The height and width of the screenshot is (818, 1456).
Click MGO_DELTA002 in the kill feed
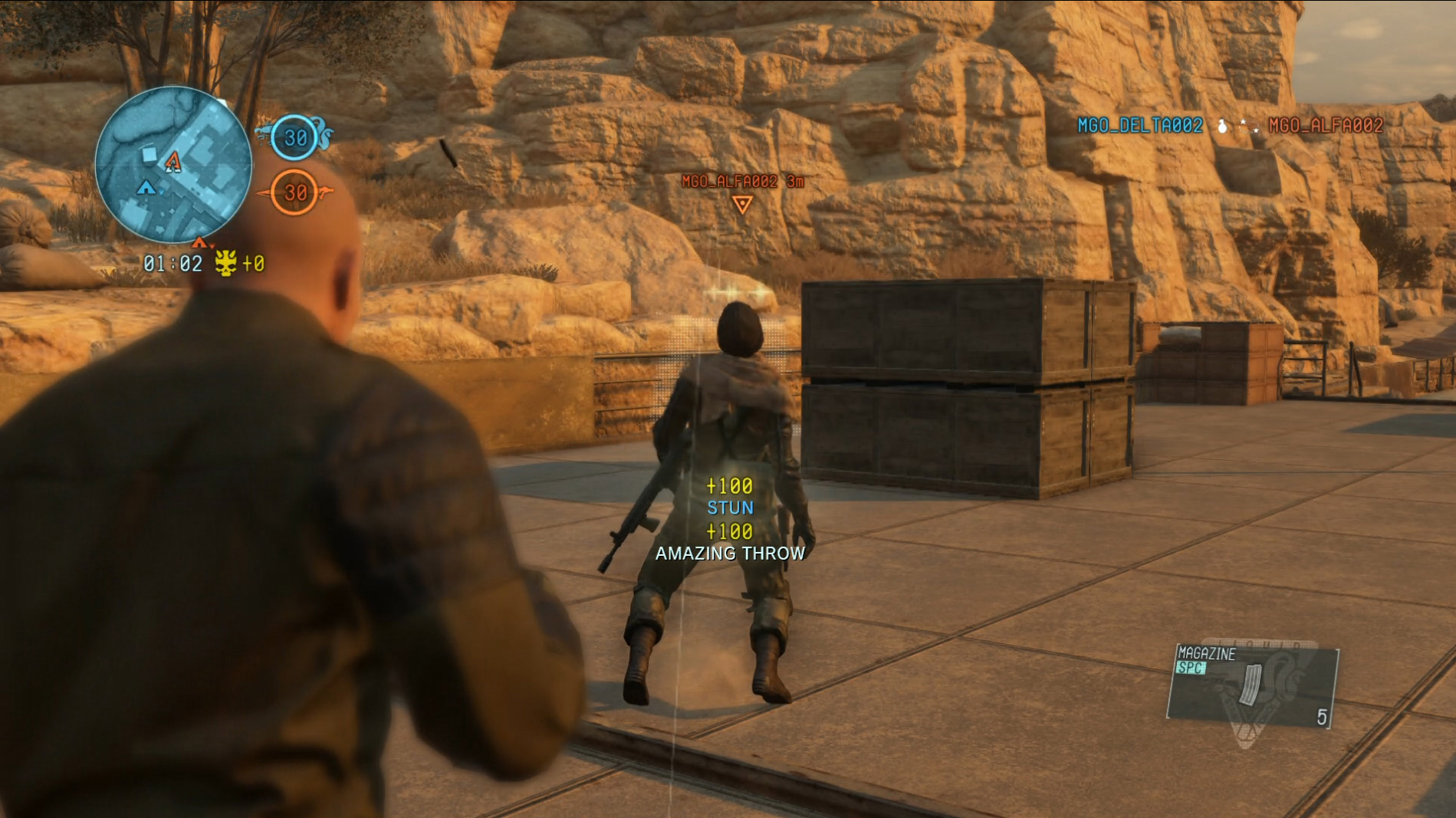tap(1139, 126)
